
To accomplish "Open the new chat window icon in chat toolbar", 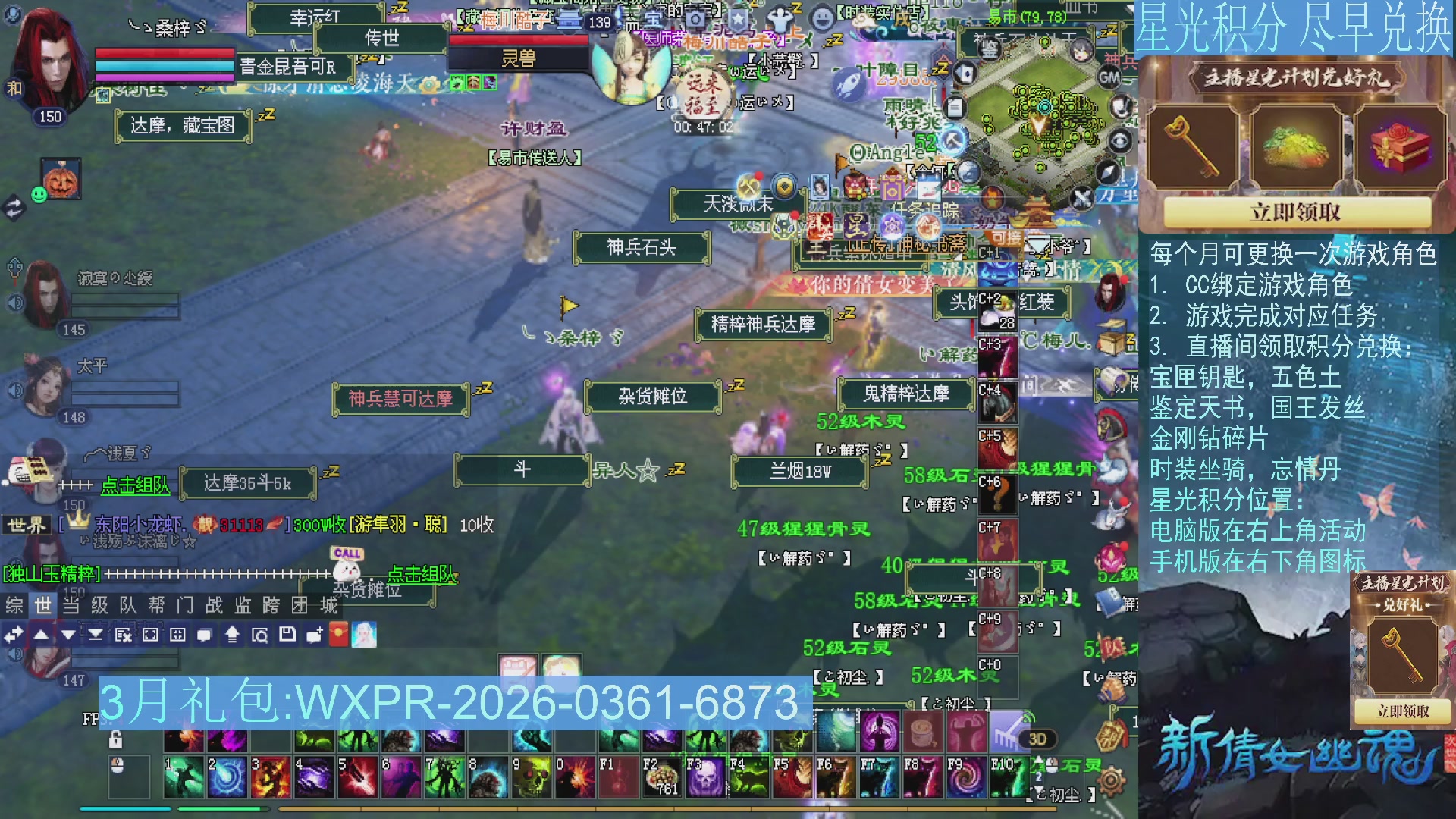I will (313, 635).
